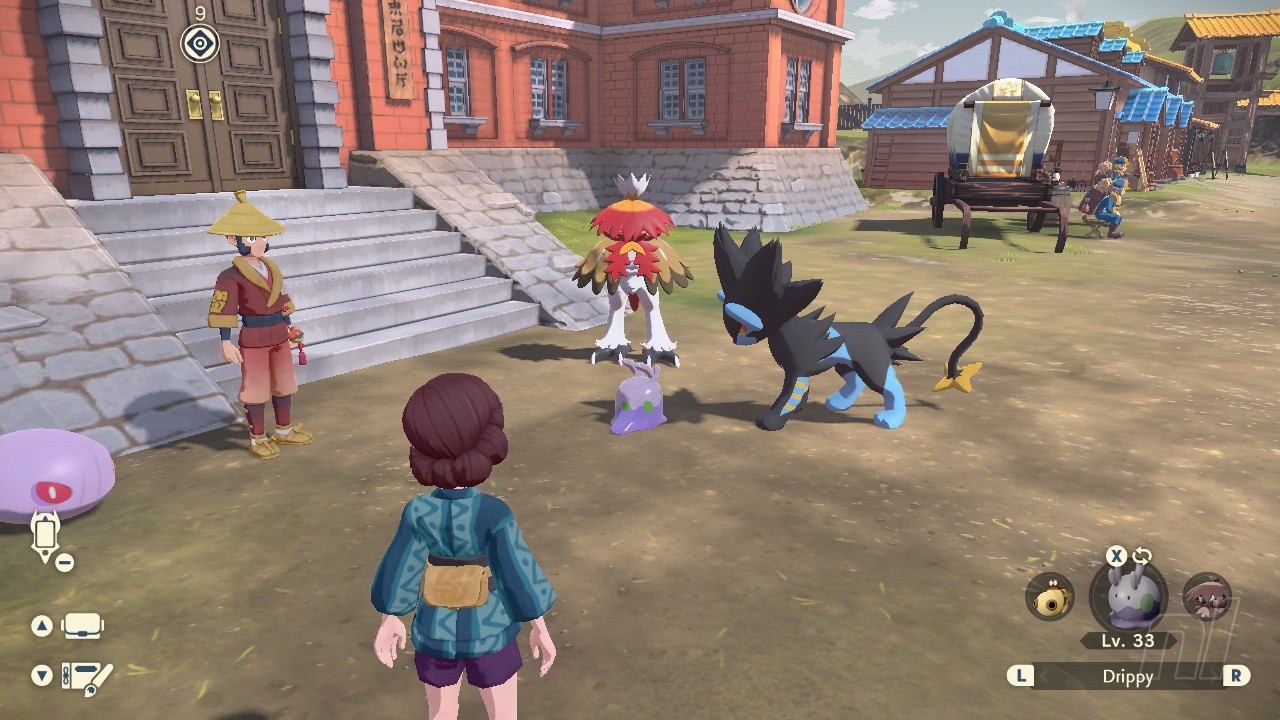Screen dimensions: 1280x720
Task: Open the Pokédex and brush icon
Action: pos(86,676)
